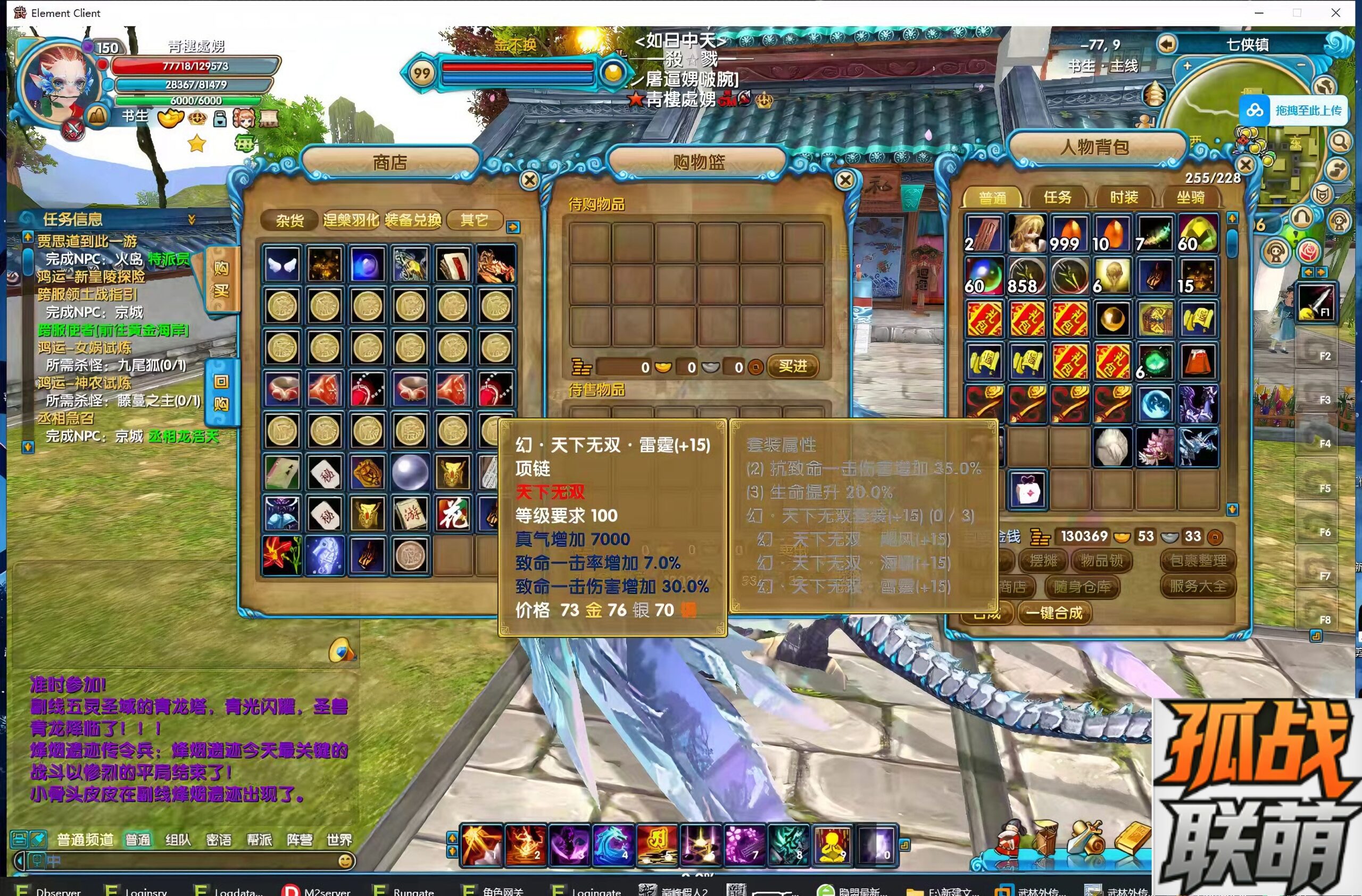Open the 涅槃羽化 shop tab
The width and height of the screenshot is (1362, 896).
click(x=351, y=220)
